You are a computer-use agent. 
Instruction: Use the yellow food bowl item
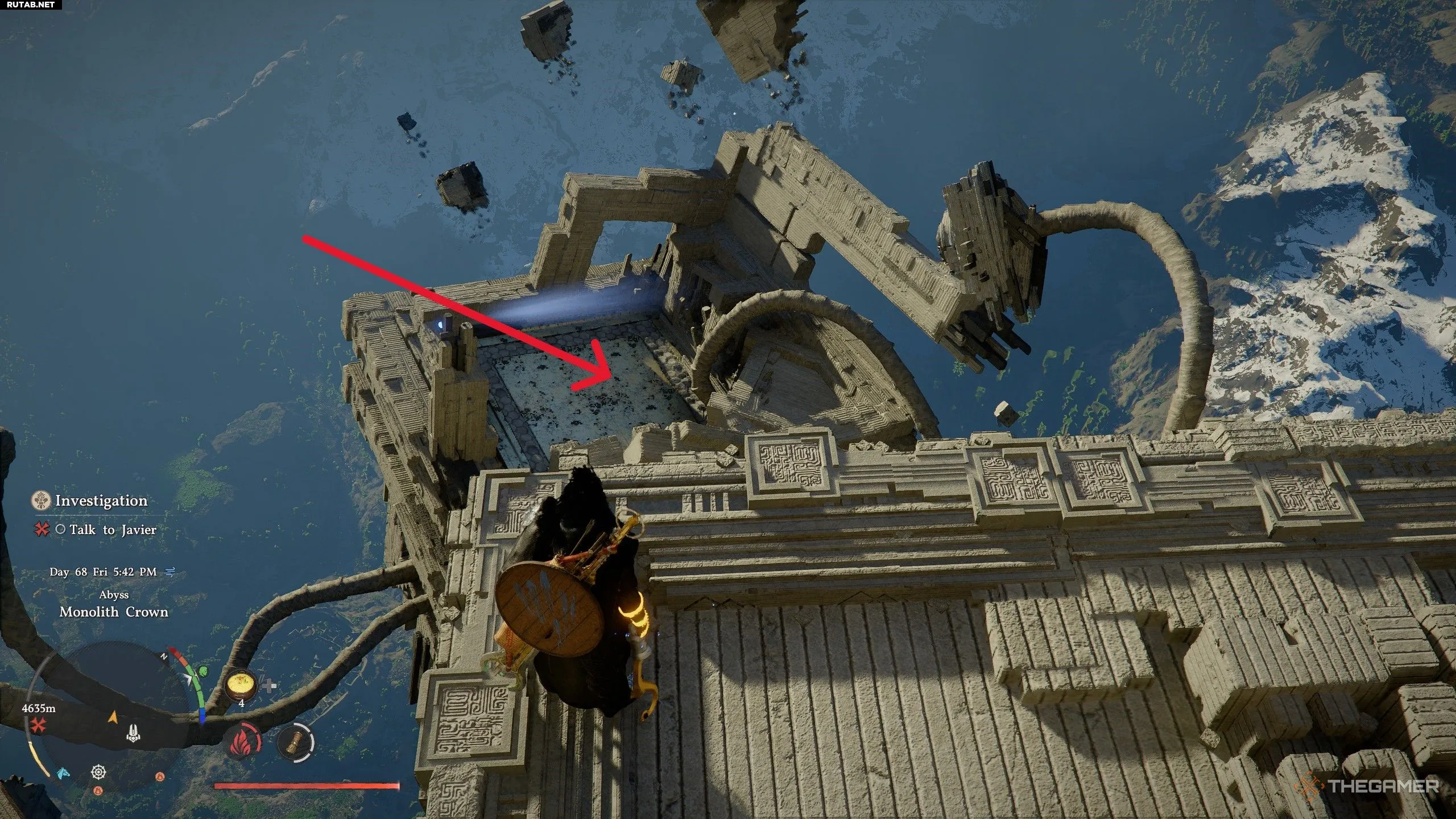point(240,686)
